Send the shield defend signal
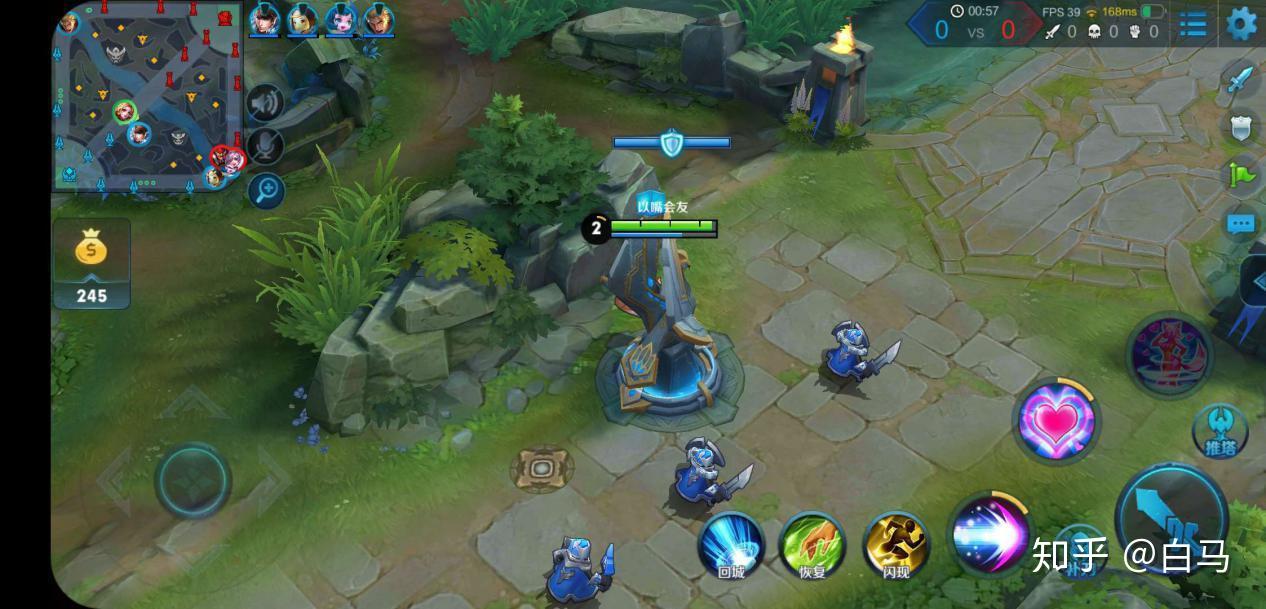The image size is (1266, 609). pyautogui.click(x=1241, y=127)
